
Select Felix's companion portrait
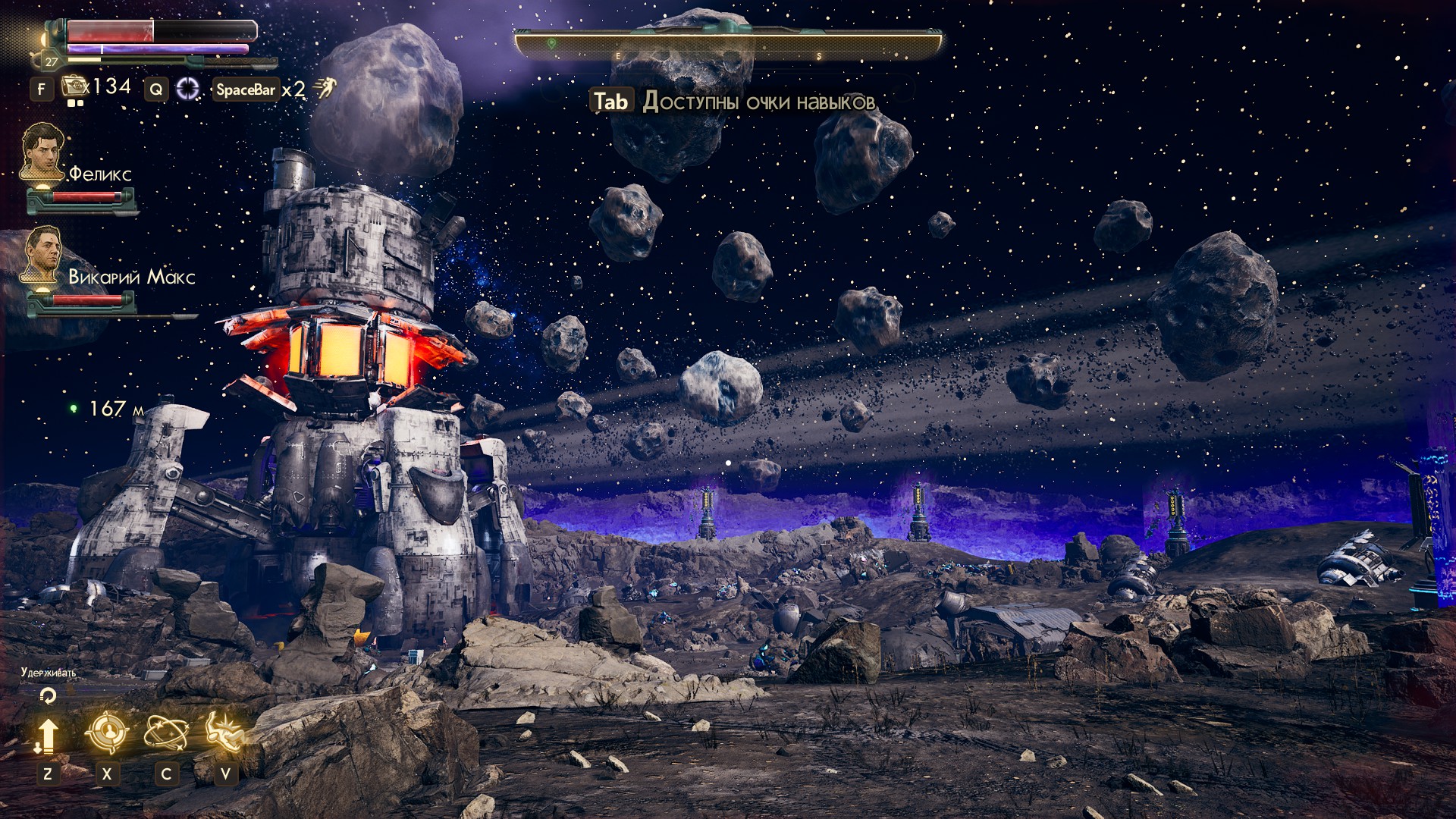42,151
